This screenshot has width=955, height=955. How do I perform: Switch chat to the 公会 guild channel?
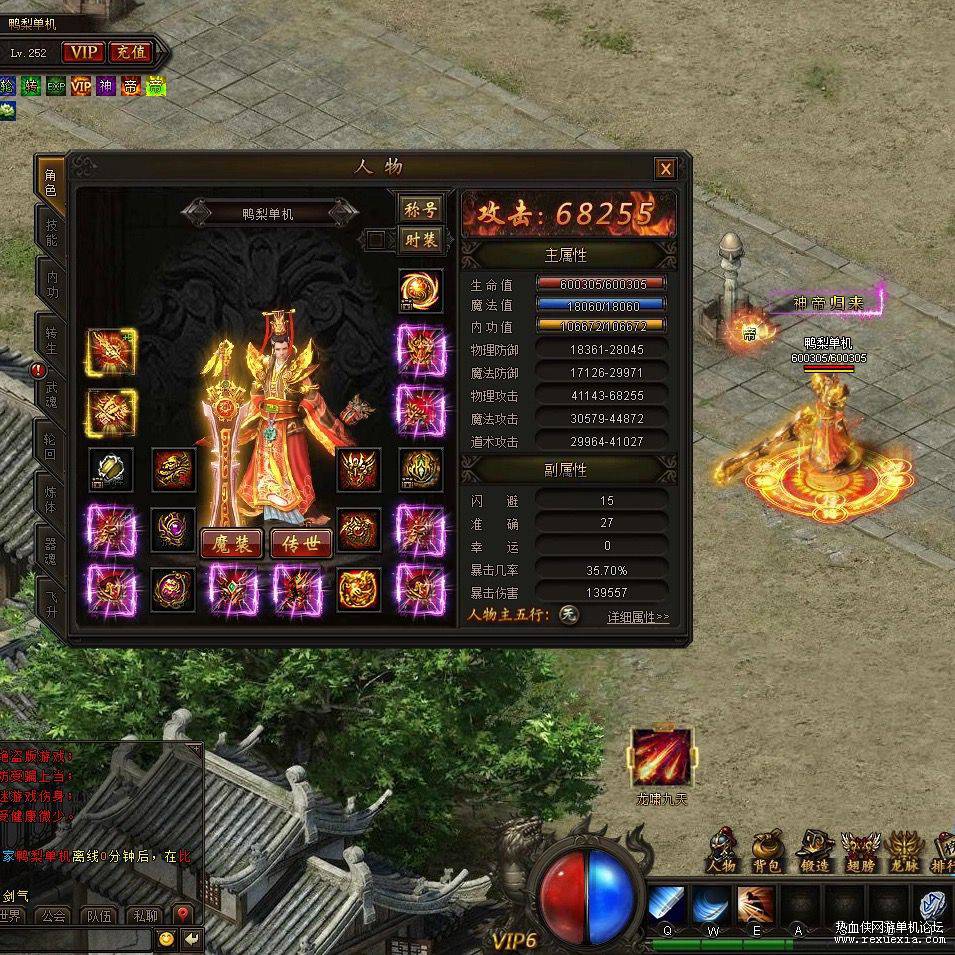(x=52, y=915)
